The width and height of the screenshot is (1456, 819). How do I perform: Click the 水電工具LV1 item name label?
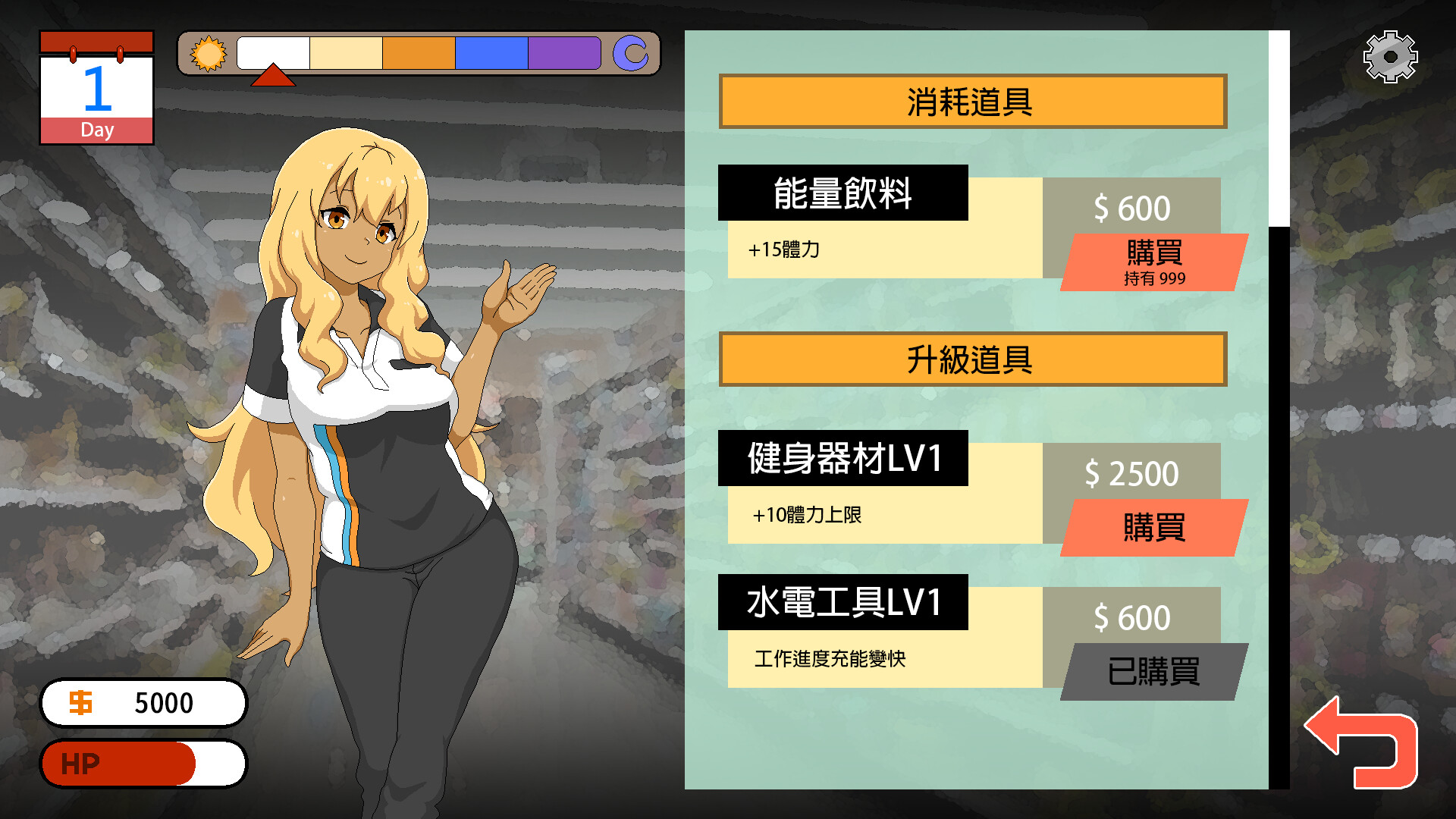845,604
